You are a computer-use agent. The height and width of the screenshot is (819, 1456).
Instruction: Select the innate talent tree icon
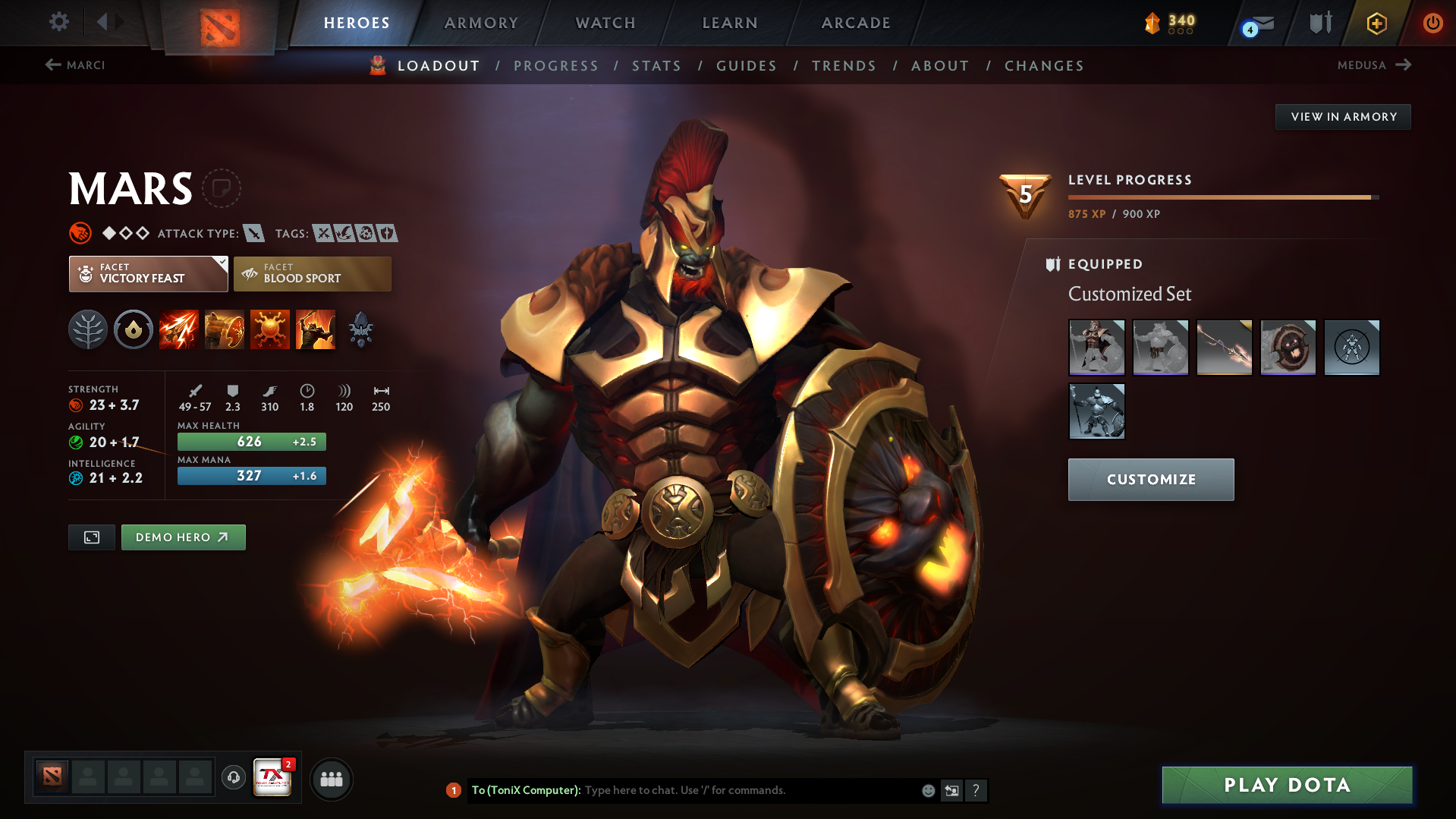point(88,329)
